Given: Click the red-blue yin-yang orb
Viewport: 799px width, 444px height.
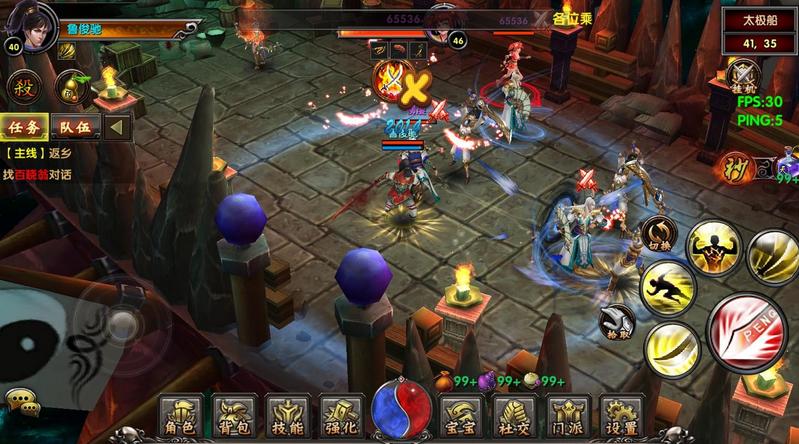Looking at the screenshot, I should click(x=401, y=412).
